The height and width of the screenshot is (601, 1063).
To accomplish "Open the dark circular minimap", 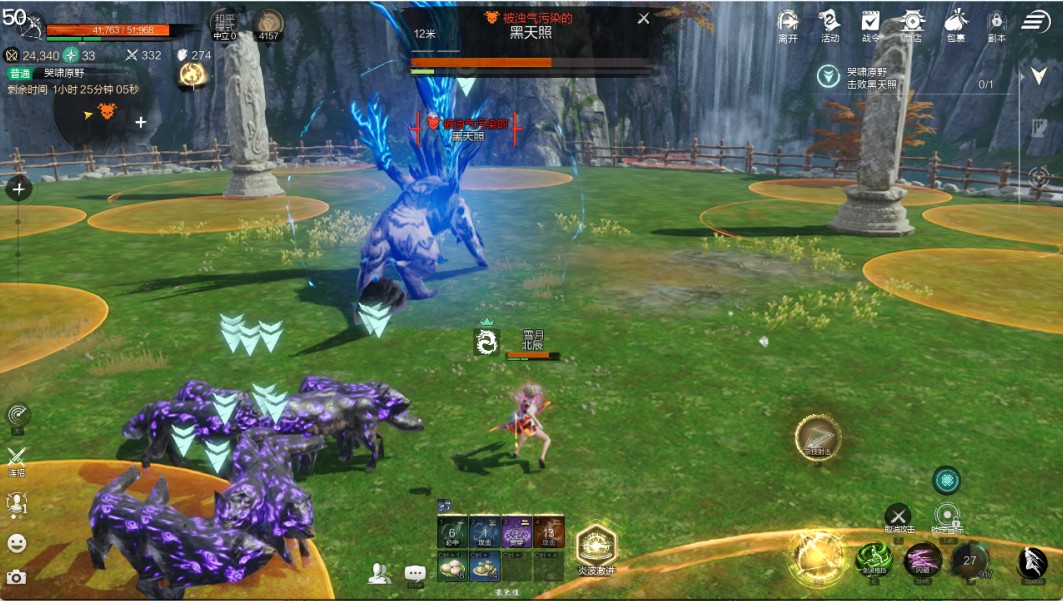I will click(x=105, y=113).
